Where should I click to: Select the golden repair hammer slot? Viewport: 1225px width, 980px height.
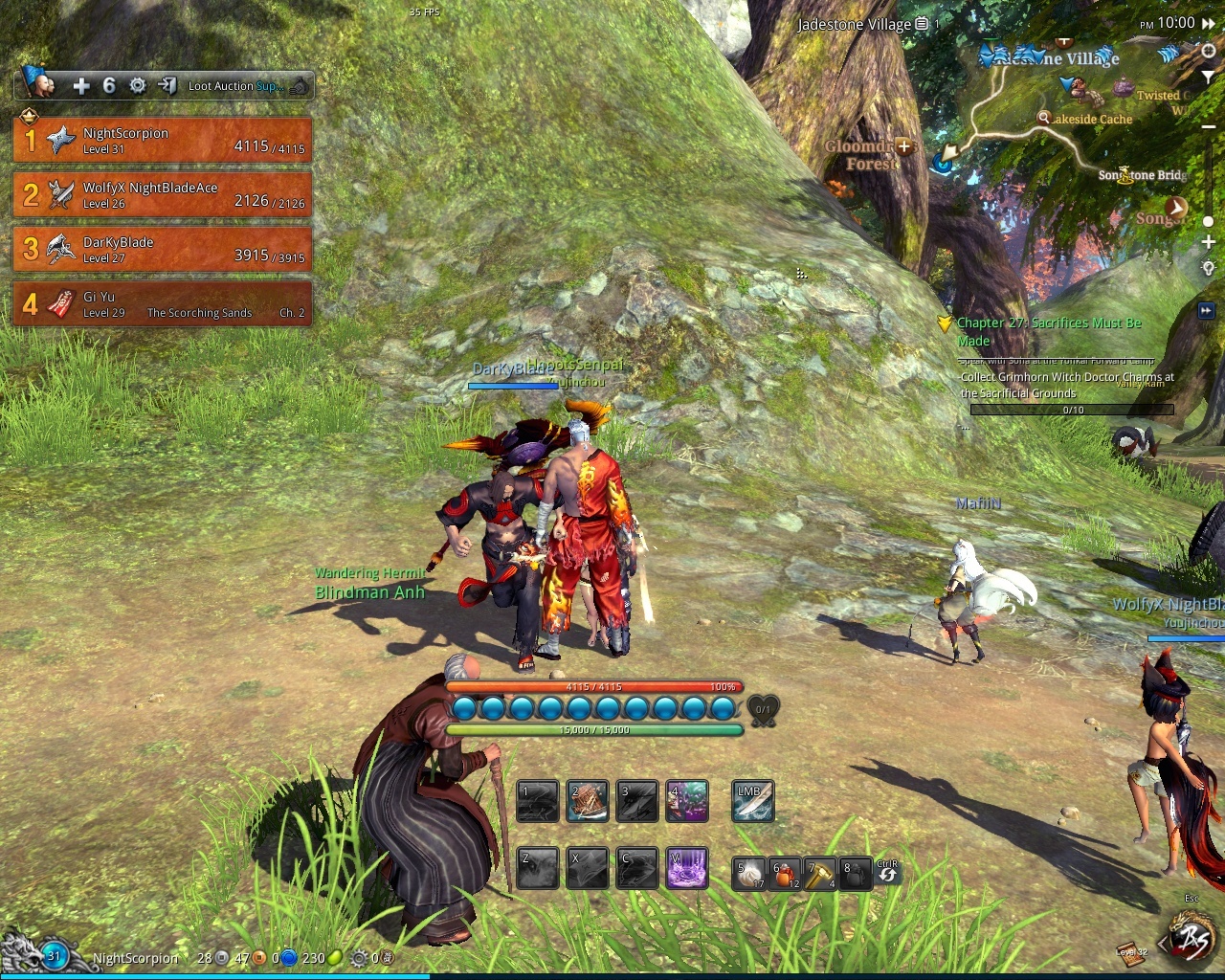click(820, 874)
